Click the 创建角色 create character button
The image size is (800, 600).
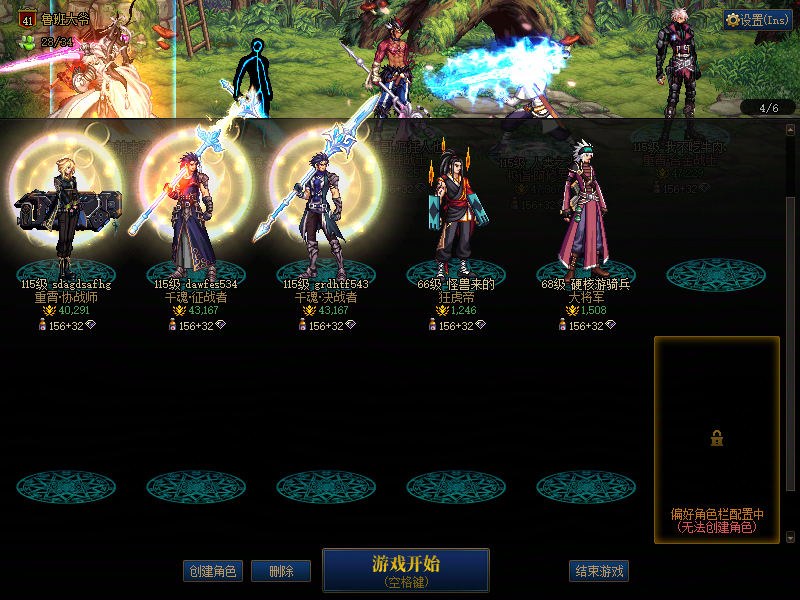coord(213,571)
